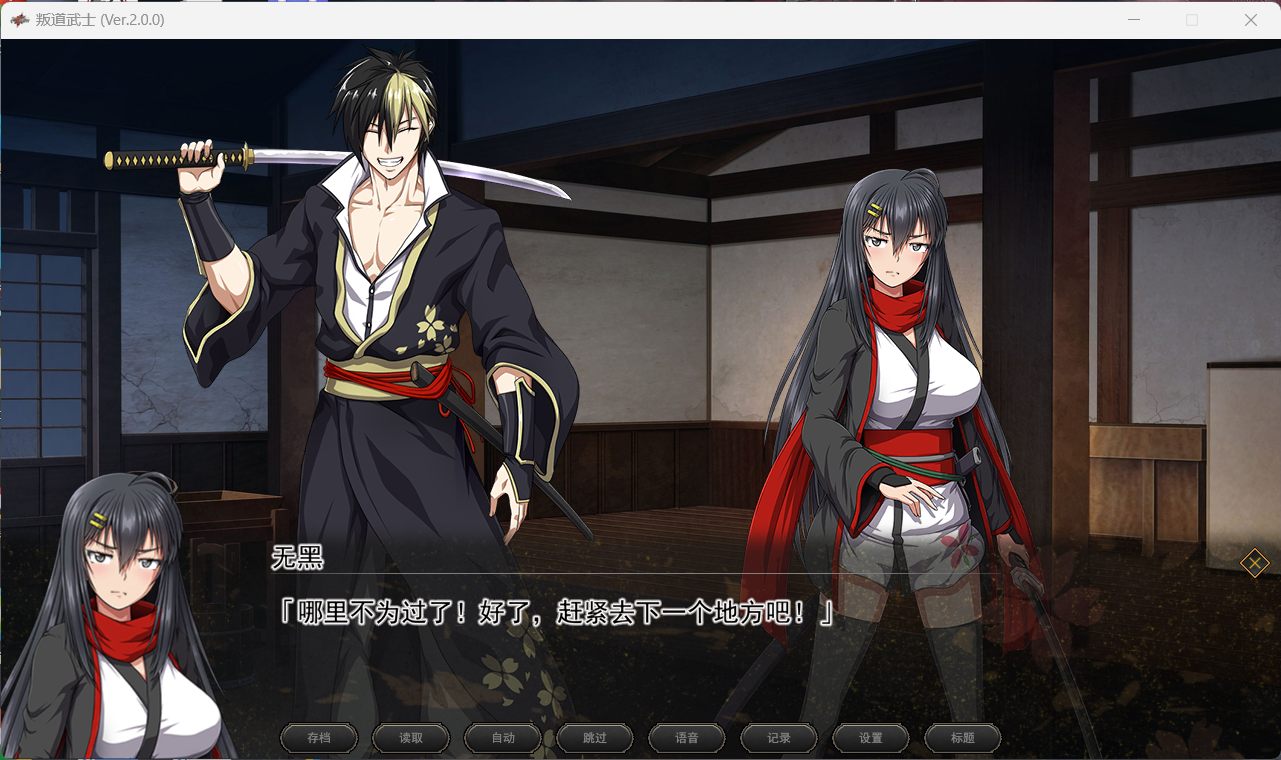Load a saved game using 读取
The width and height of the screenshot is (1281, 760).
point(410,738)
